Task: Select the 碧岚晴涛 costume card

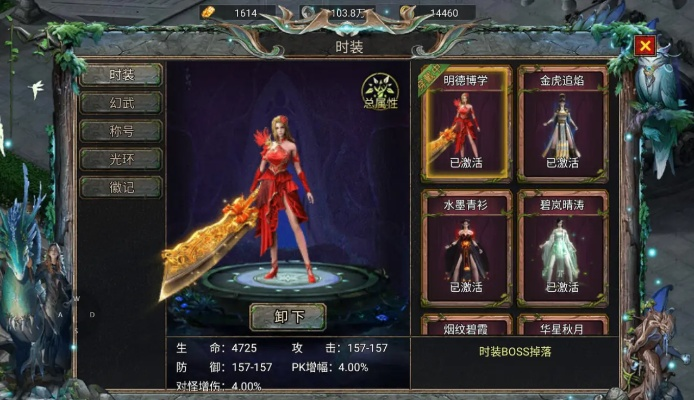Action: click(x=564, y=247)
